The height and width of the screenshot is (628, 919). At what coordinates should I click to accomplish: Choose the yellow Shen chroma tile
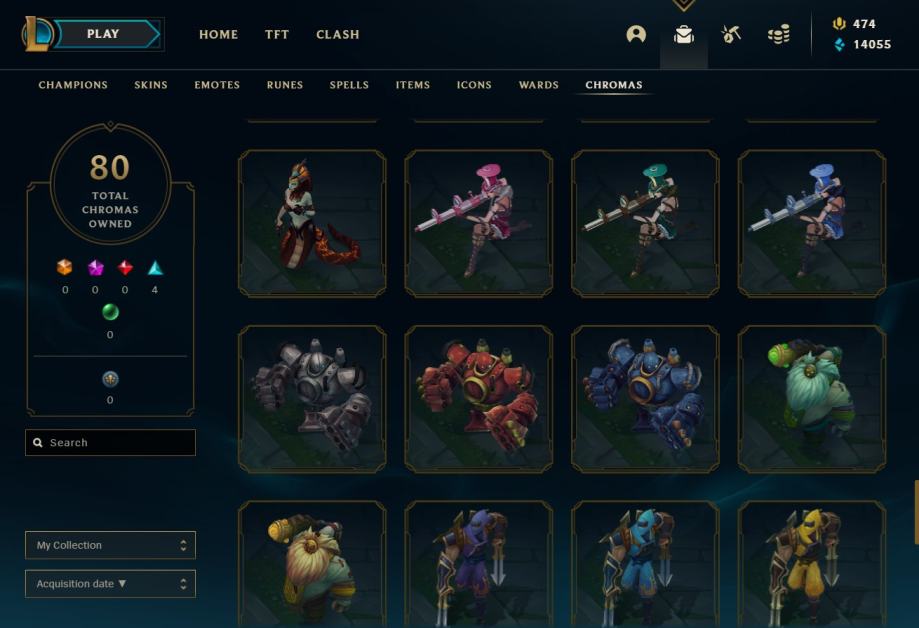coord(811,564)
